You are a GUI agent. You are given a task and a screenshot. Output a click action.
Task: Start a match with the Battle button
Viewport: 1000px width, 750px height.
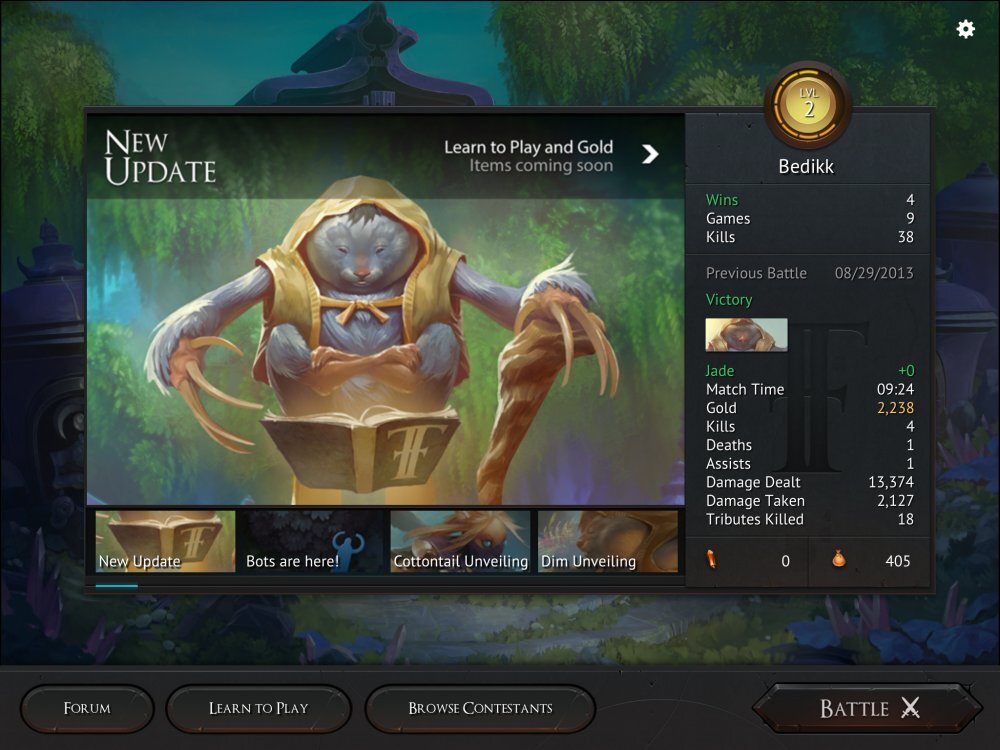[868, 708]
